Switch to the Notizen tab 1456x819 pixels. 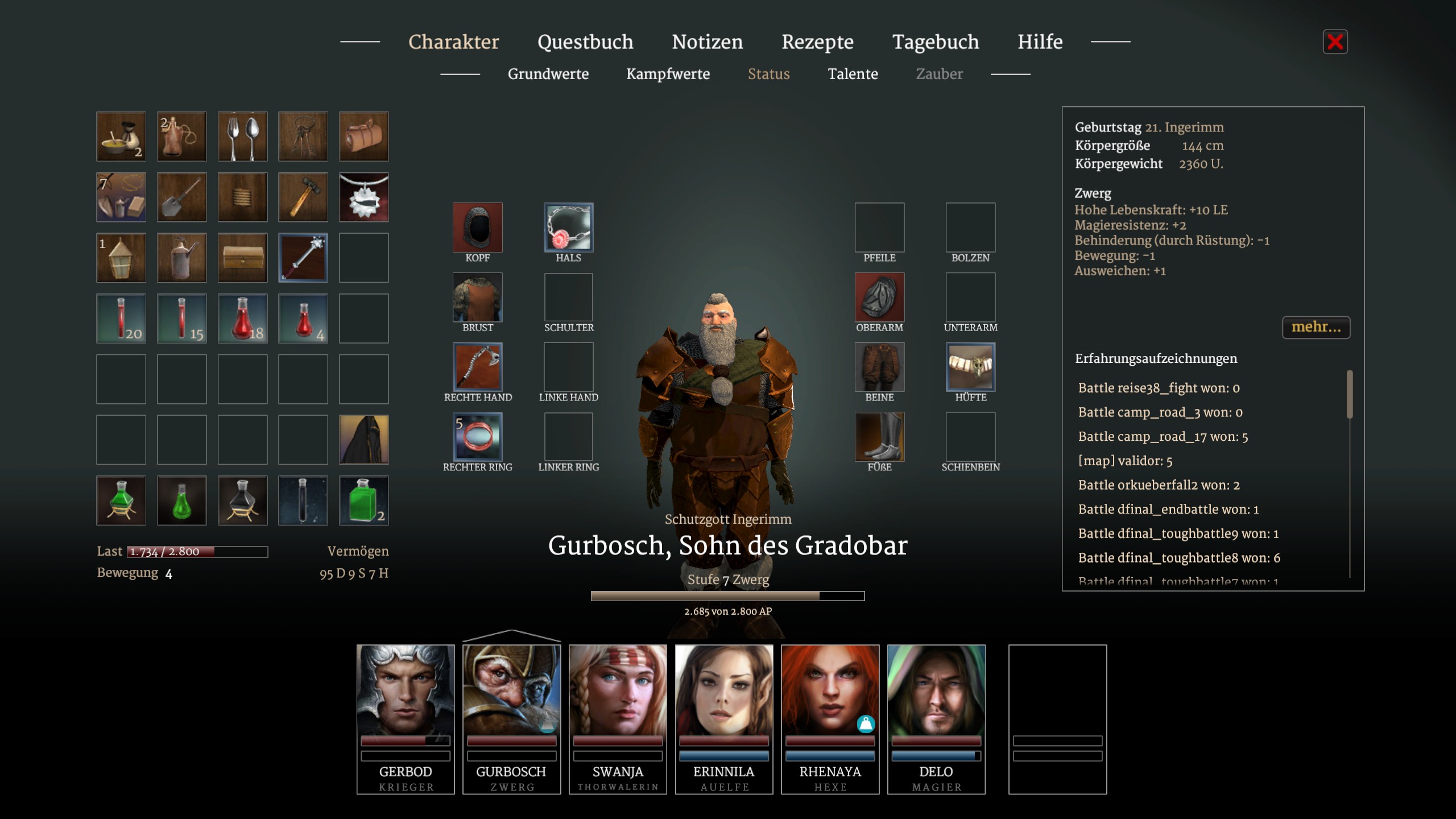tap(707, 42)
